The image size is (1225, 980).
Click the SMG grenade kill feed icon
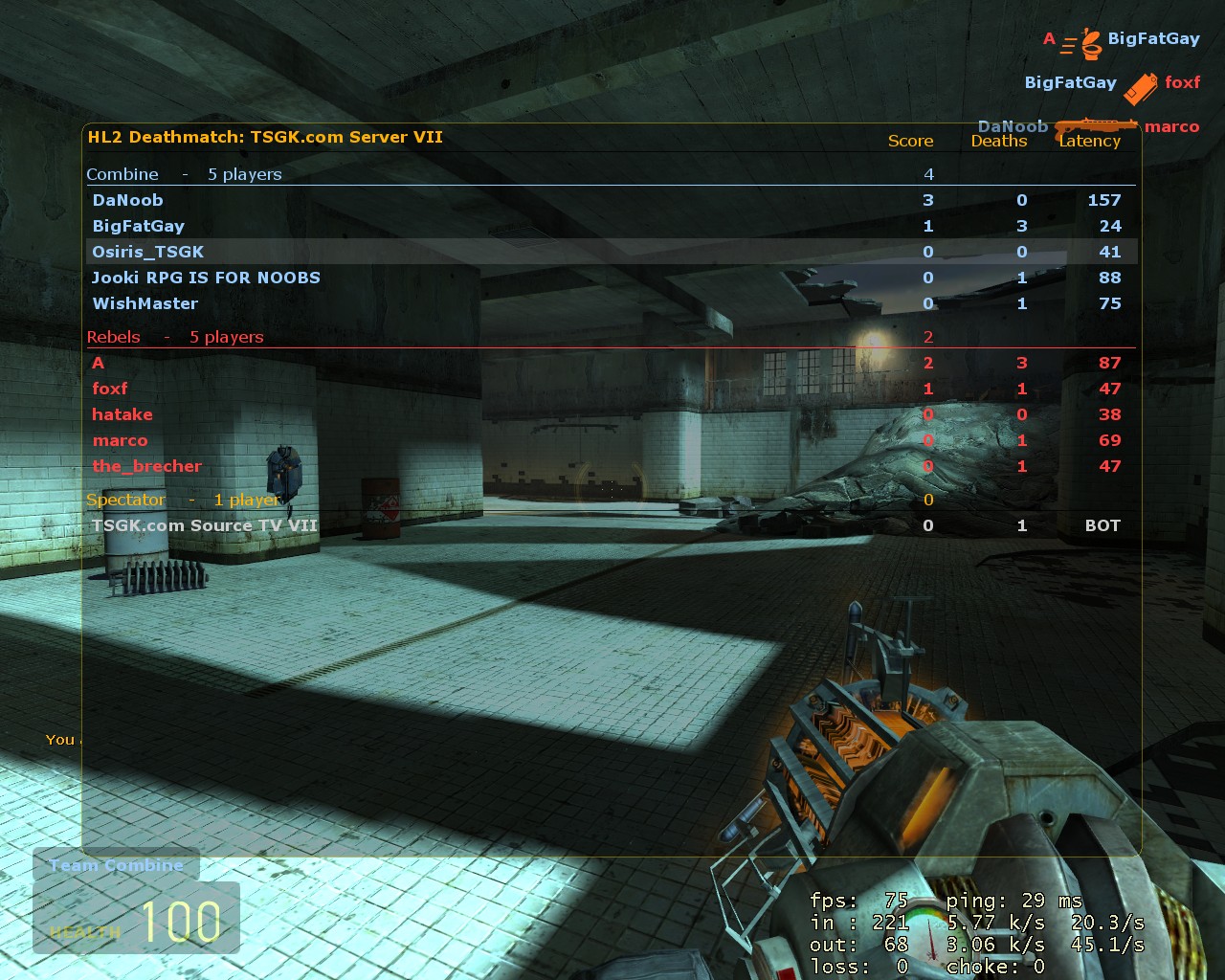coord(1142,84)
